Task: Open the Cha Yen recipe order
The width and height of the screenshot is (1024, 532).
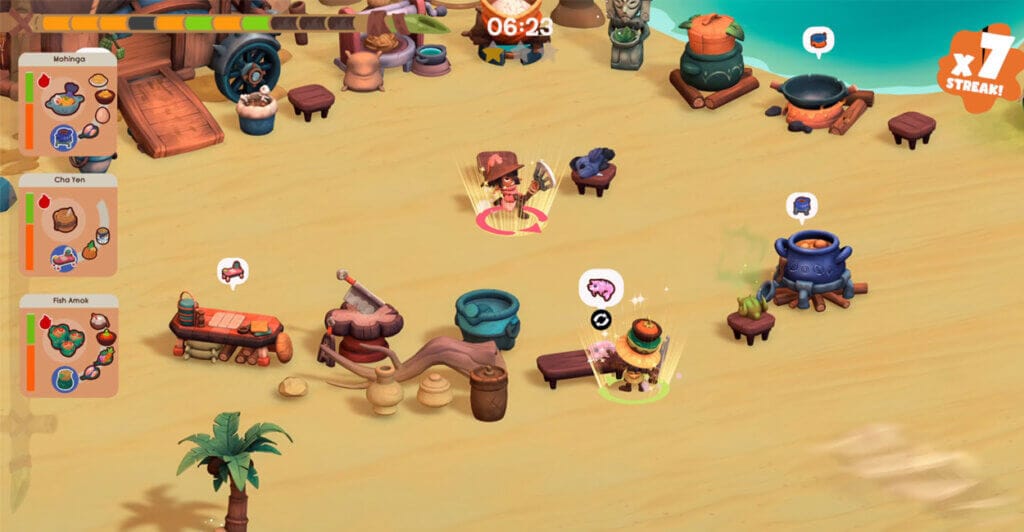Action: (68, 225)
